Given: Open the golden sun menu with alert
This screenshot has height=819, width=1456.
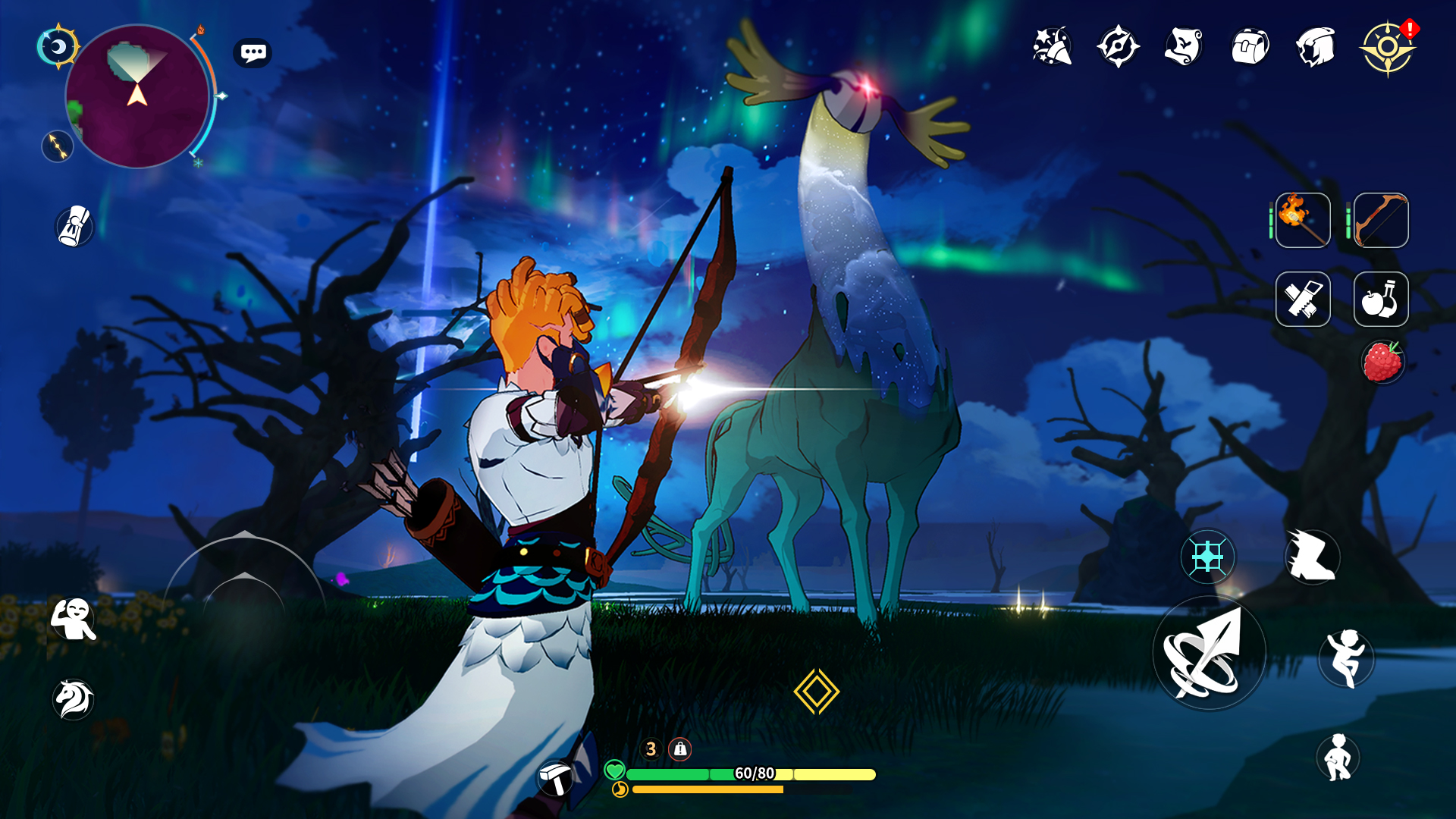Looking at the screenshot, I should point(1387,48).
